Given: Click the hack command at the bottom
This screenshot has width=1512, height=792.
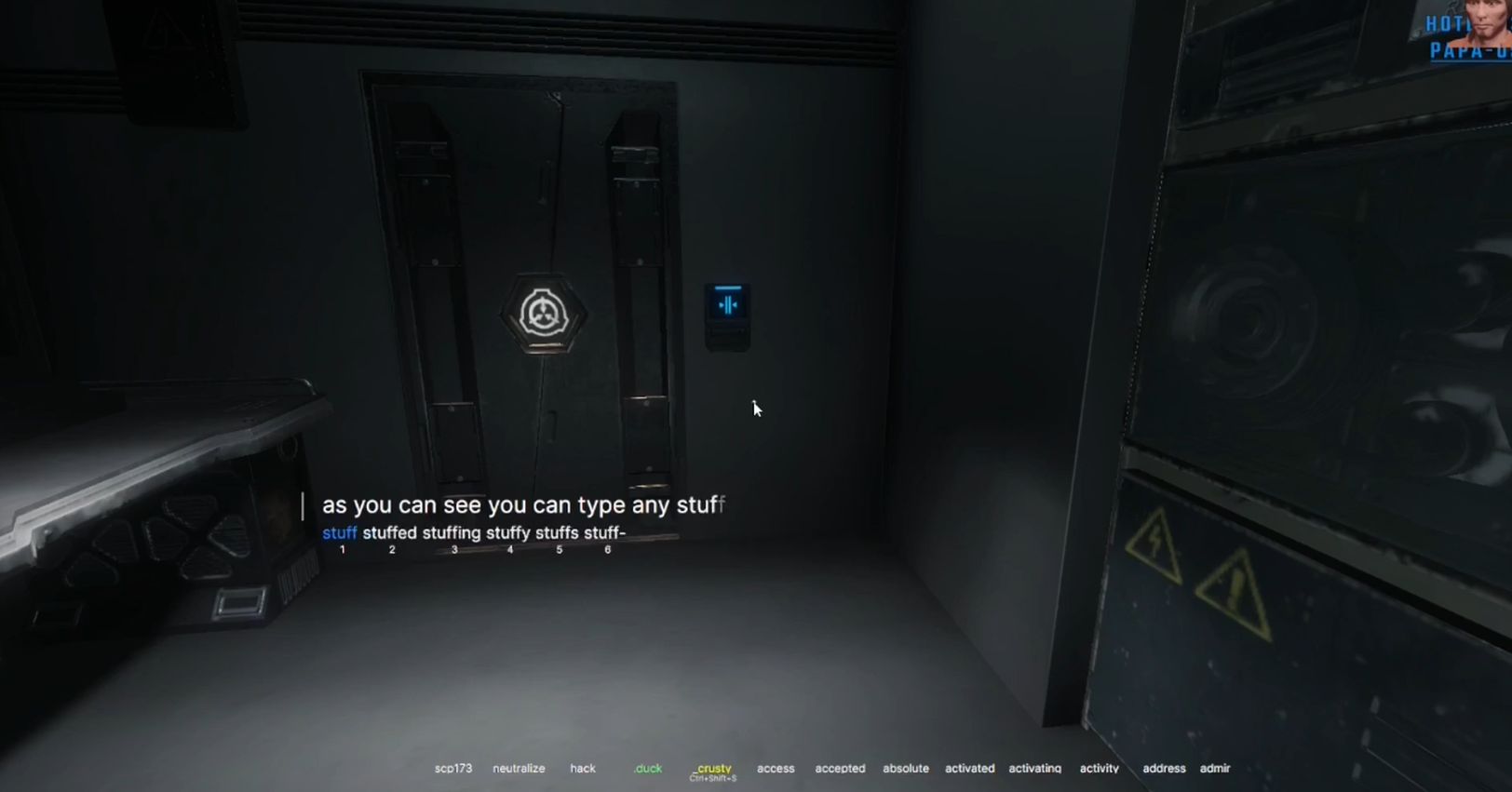Looking at the screenshot, I should [582, 769].
